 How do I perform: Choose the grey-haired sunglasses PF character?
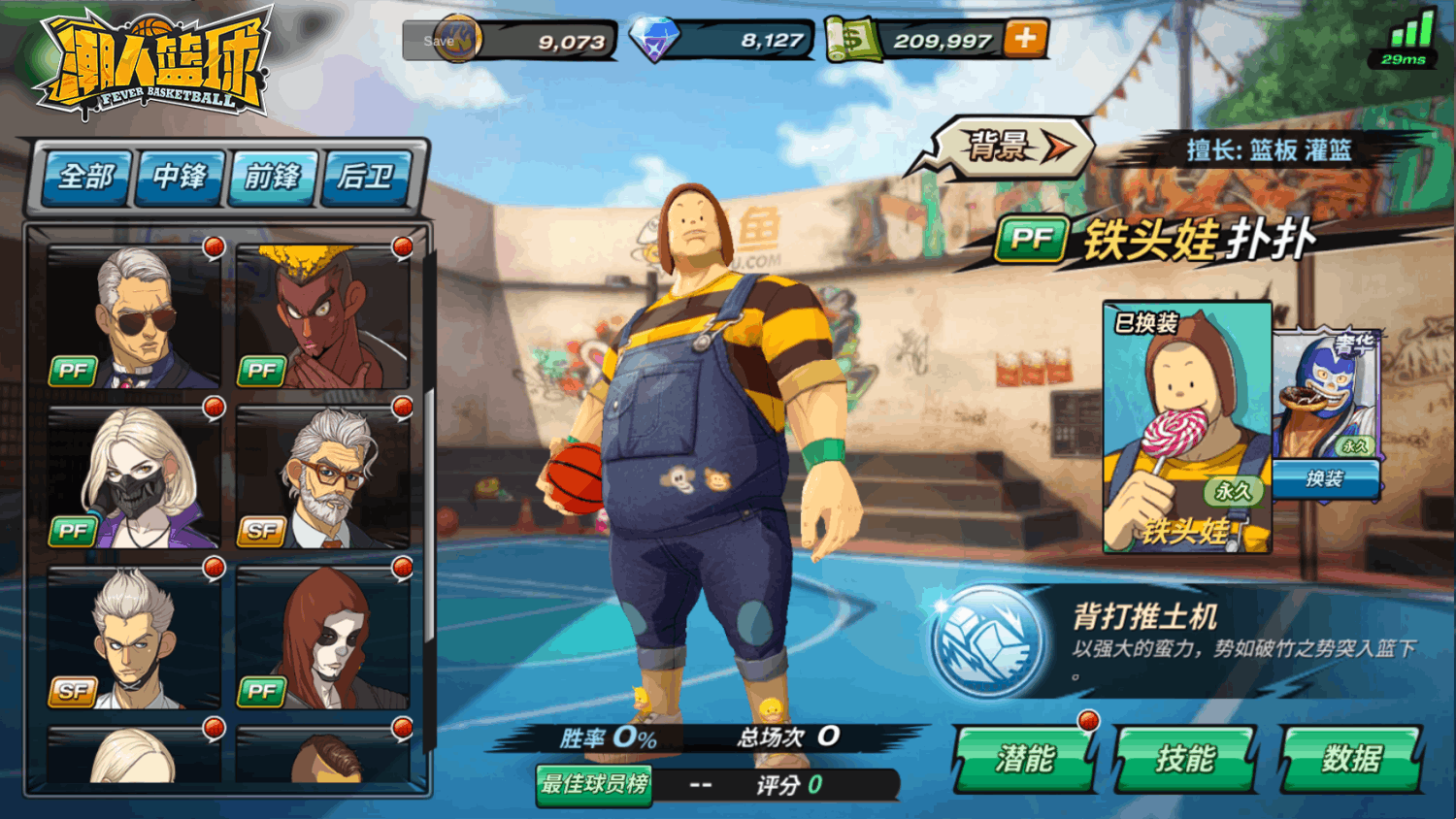tap(134, 316)
